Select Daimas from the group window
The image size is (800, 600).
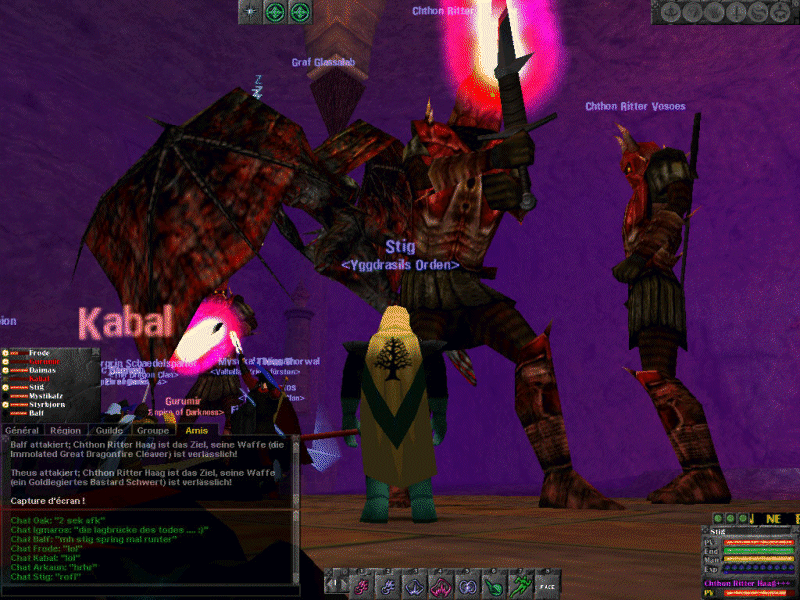tap(42, 370)
